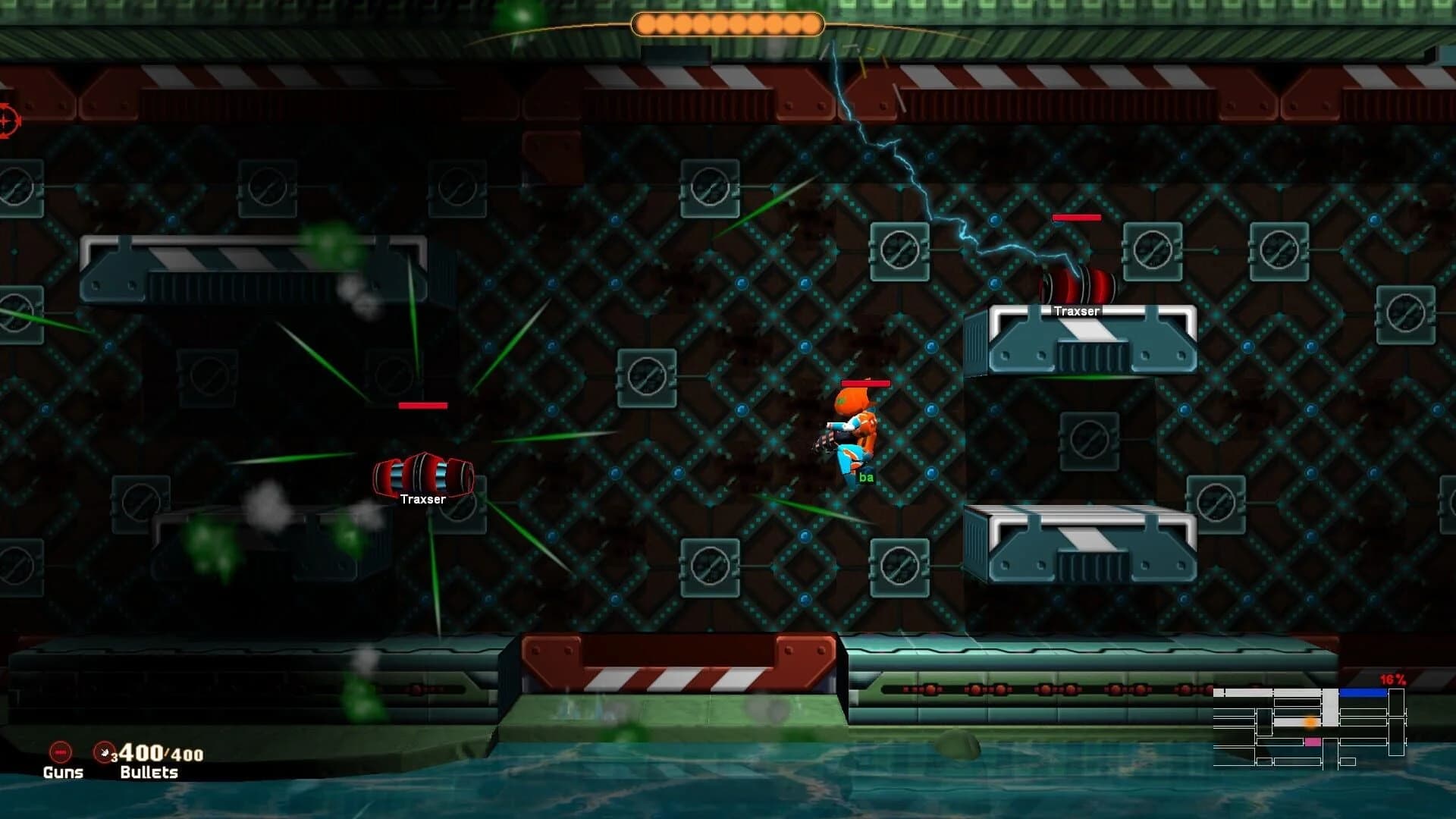Screen dimensions: 1456x819
Task: Open details on the 400/400 bullets counter
Action: tap(158, 755)
